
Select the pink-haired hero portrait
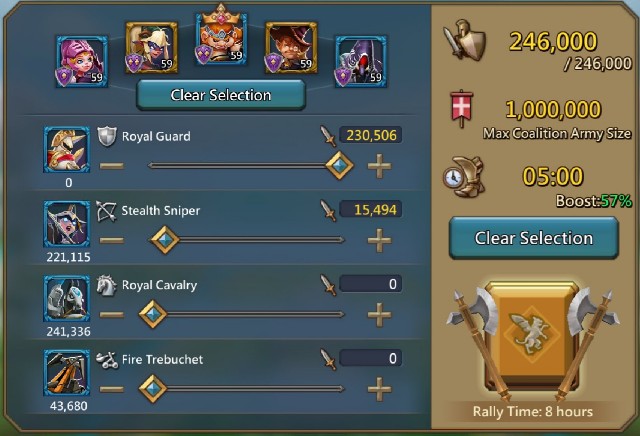[80, 58]
